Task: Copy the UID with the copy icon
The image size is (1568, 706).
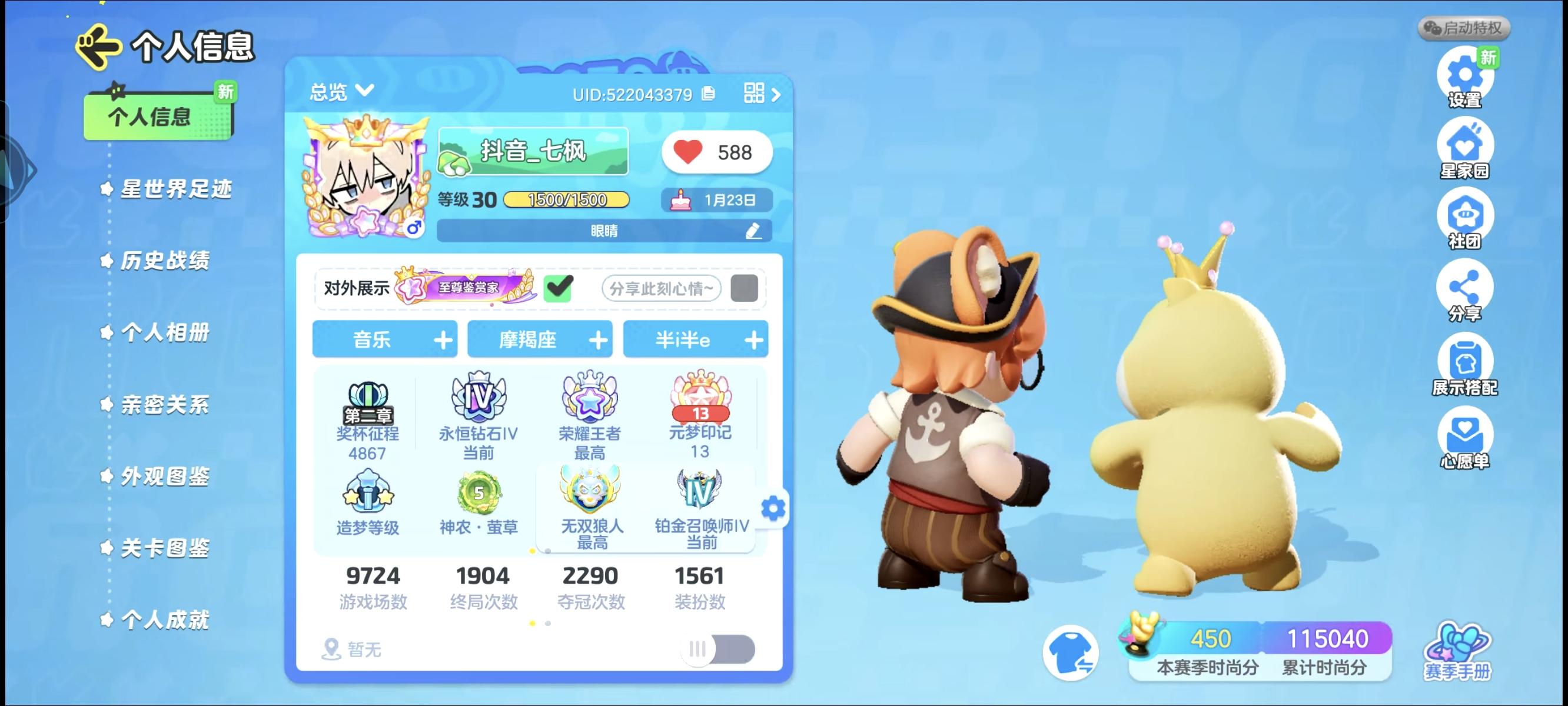Action: 710,95
